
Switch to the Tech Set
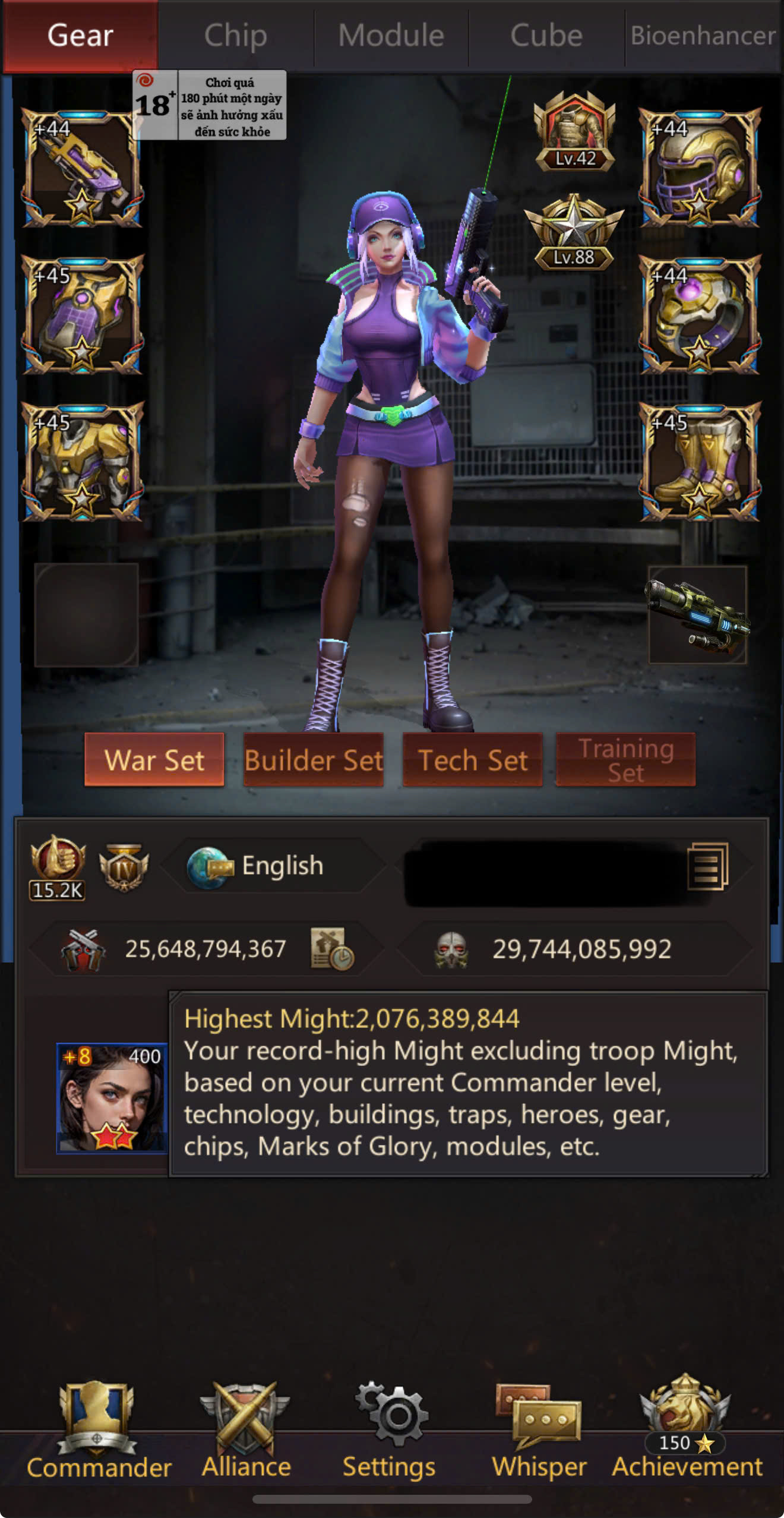pos(473,760)
